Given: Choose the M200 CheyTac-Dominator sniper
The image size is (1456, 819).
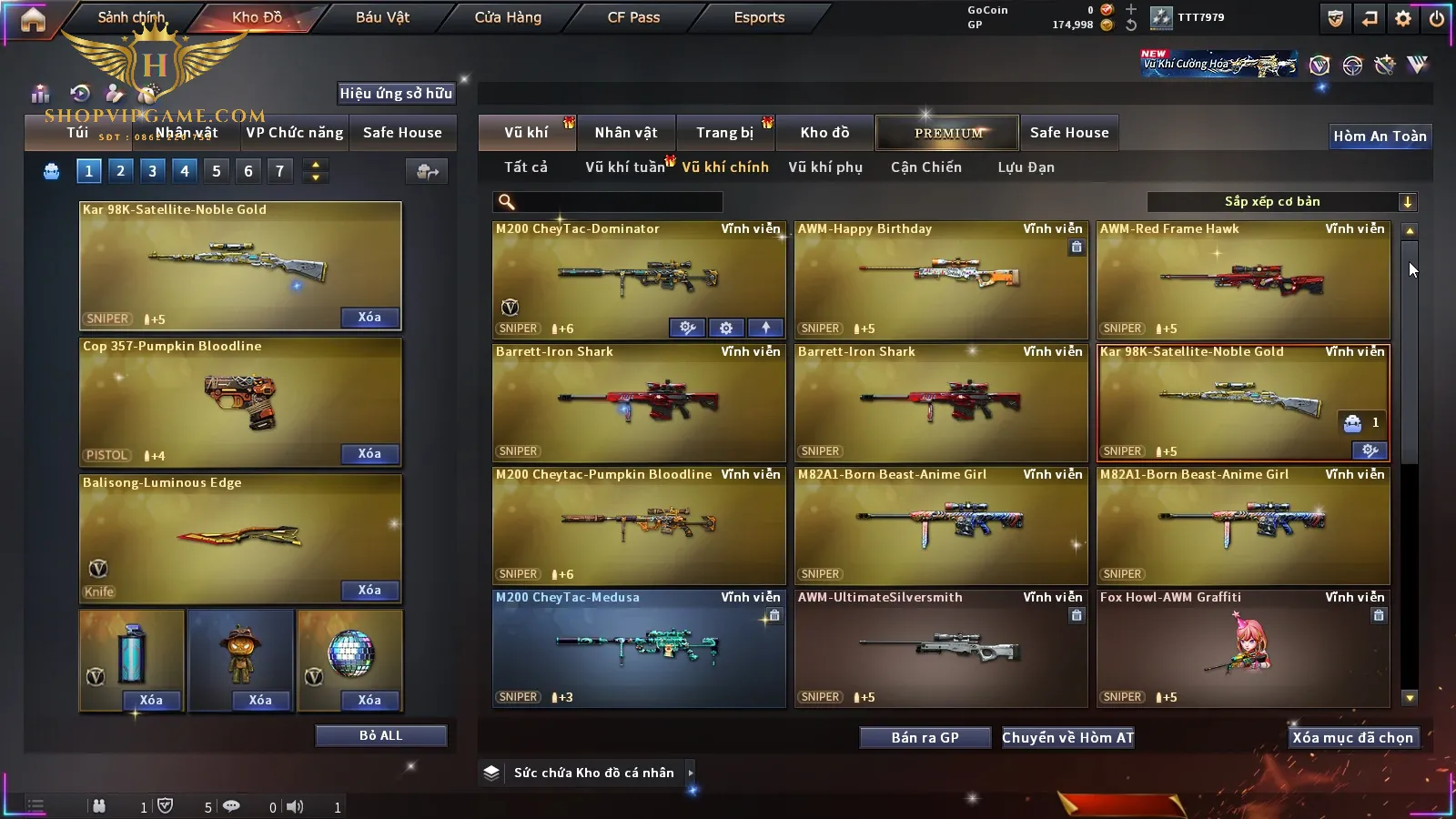Looking at the screenshot, I should (x=639, y=279).
